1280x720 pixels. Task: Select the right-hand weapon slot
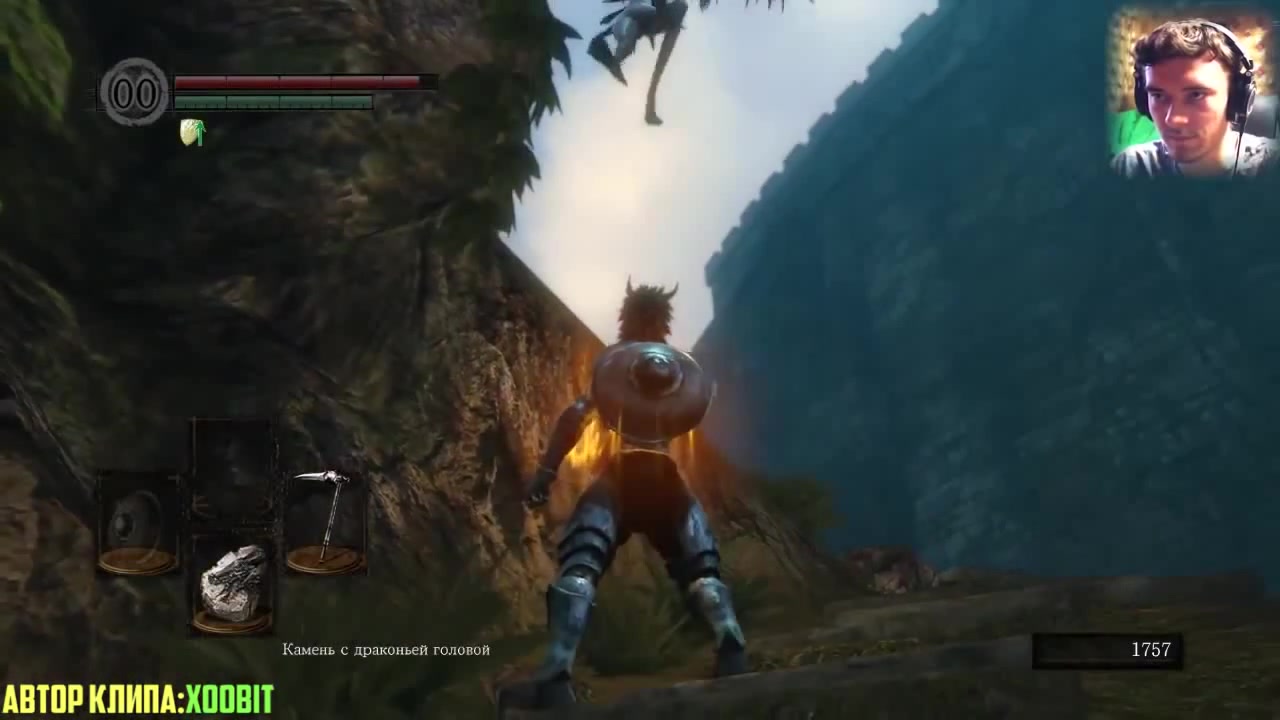pos(325,522)
